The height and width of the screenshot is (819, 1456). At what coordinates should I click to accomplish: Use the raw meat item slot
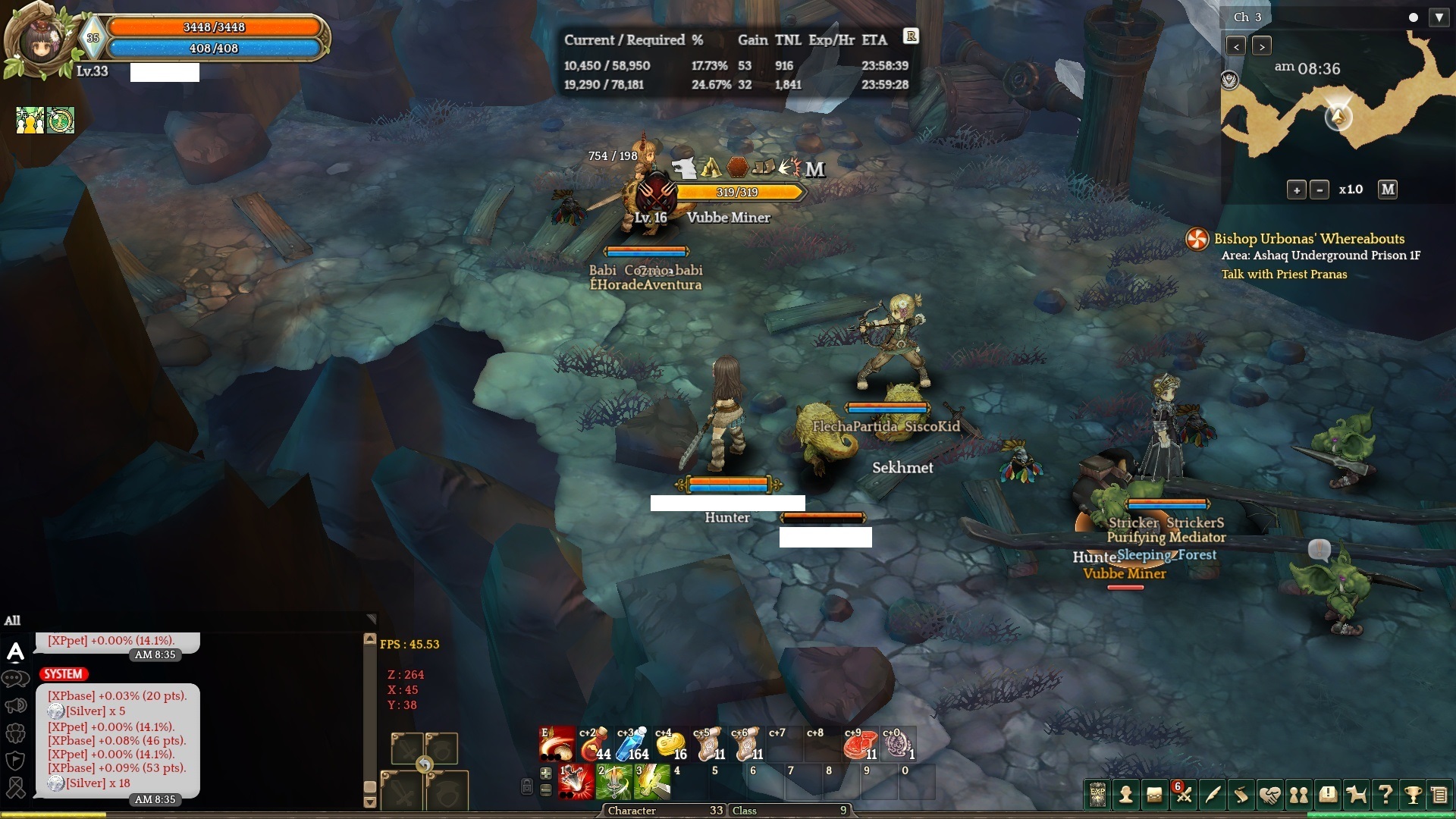pos(860,745)
